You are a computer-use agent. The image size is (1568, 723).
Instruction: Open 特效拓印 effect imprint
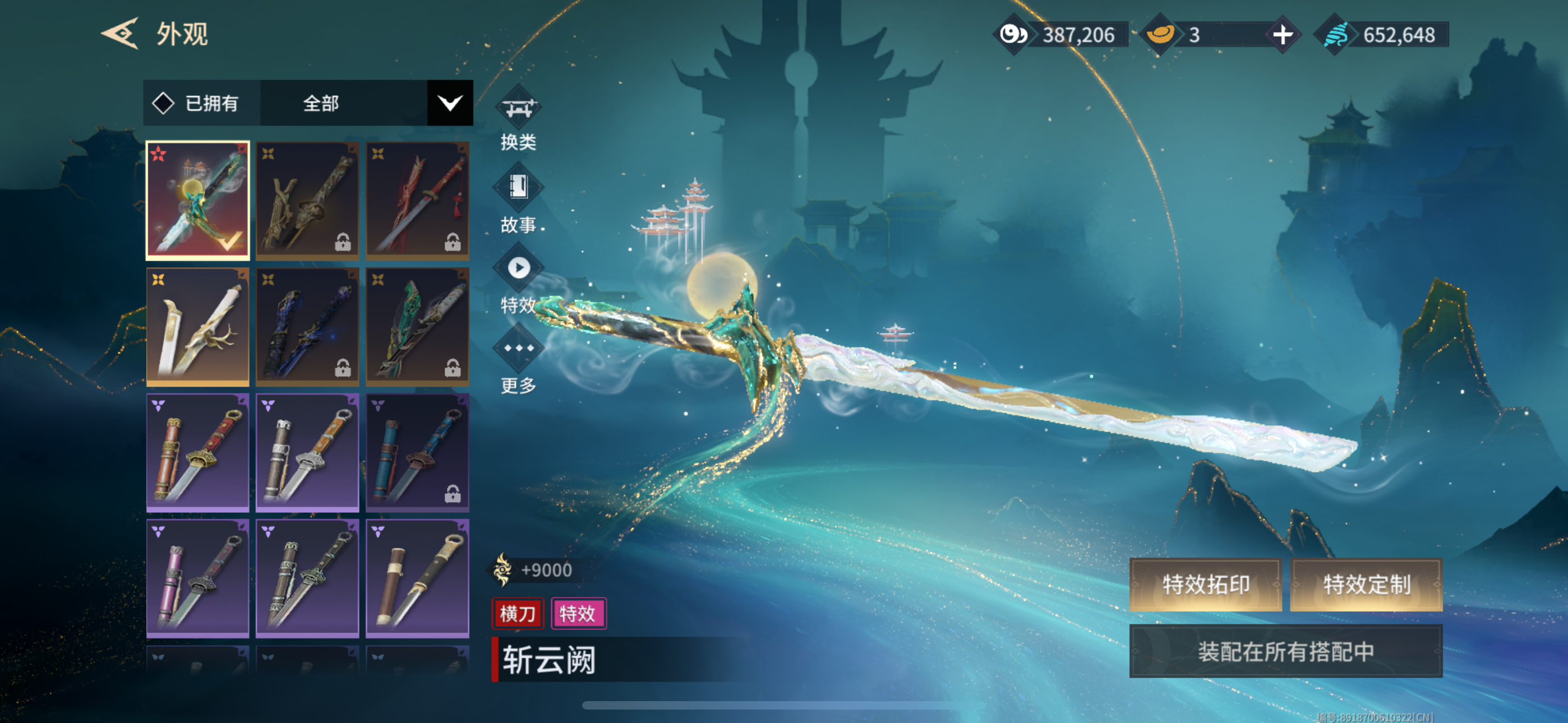coord(1205,584)
